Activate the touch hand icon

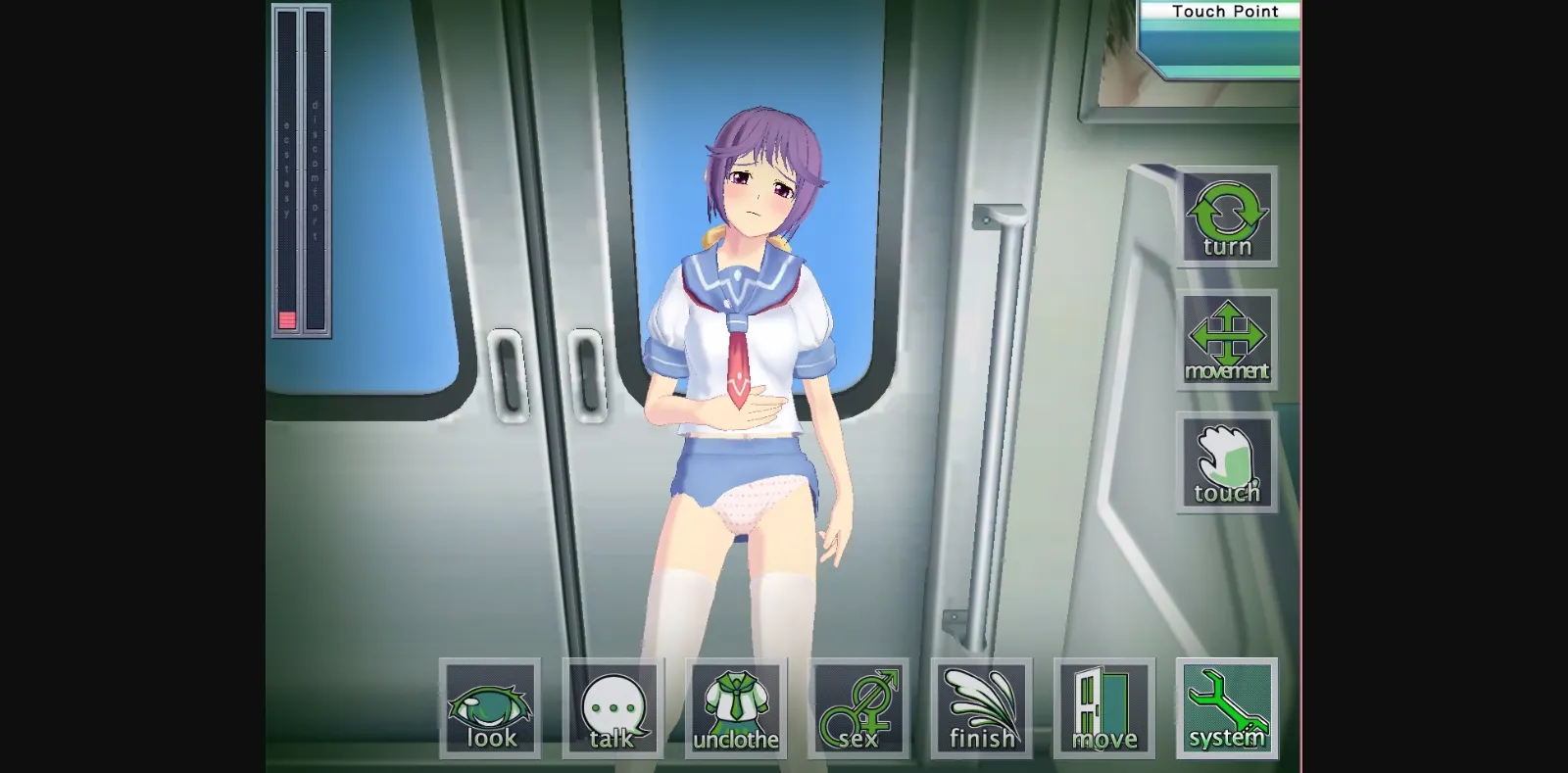(x=1226, y=462)
